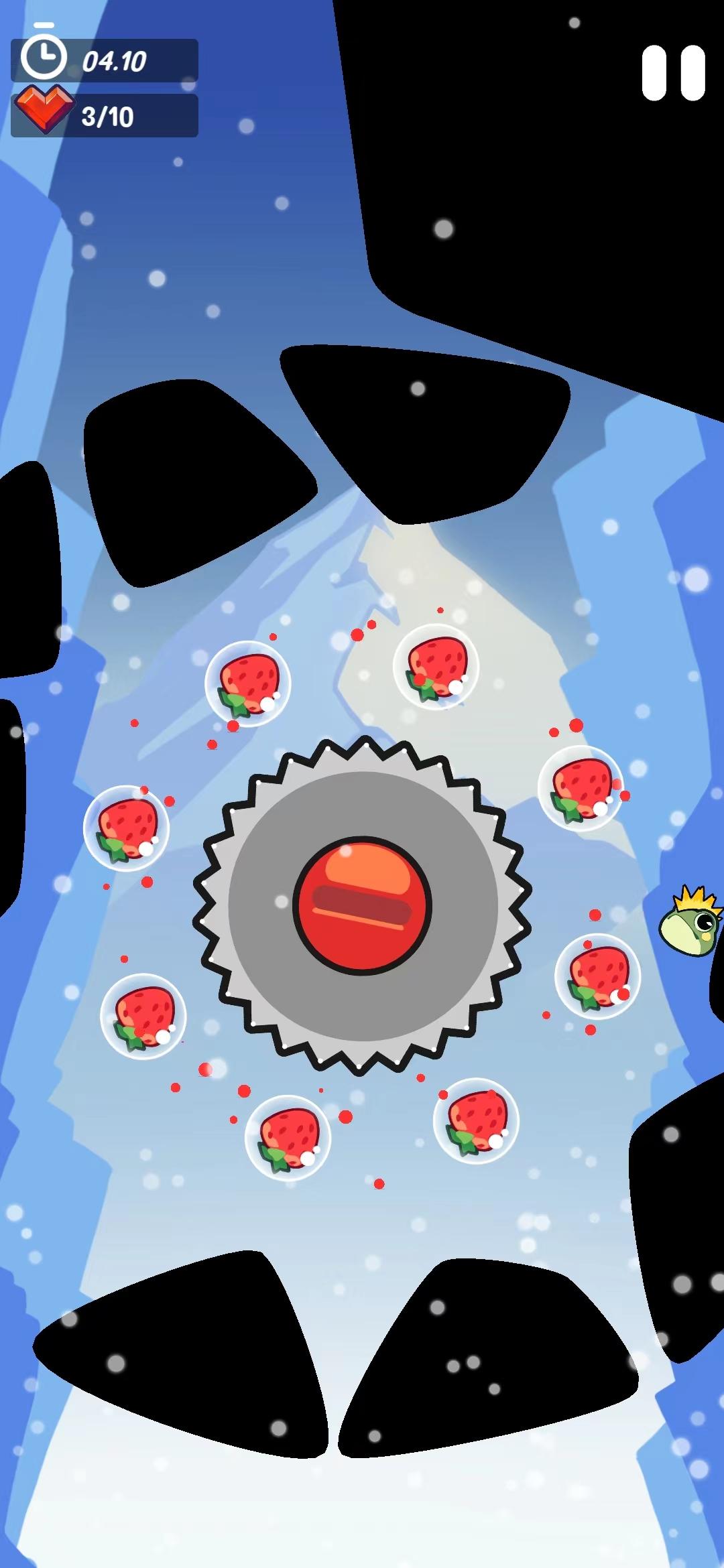Pause the game

(x=673, y=72)
